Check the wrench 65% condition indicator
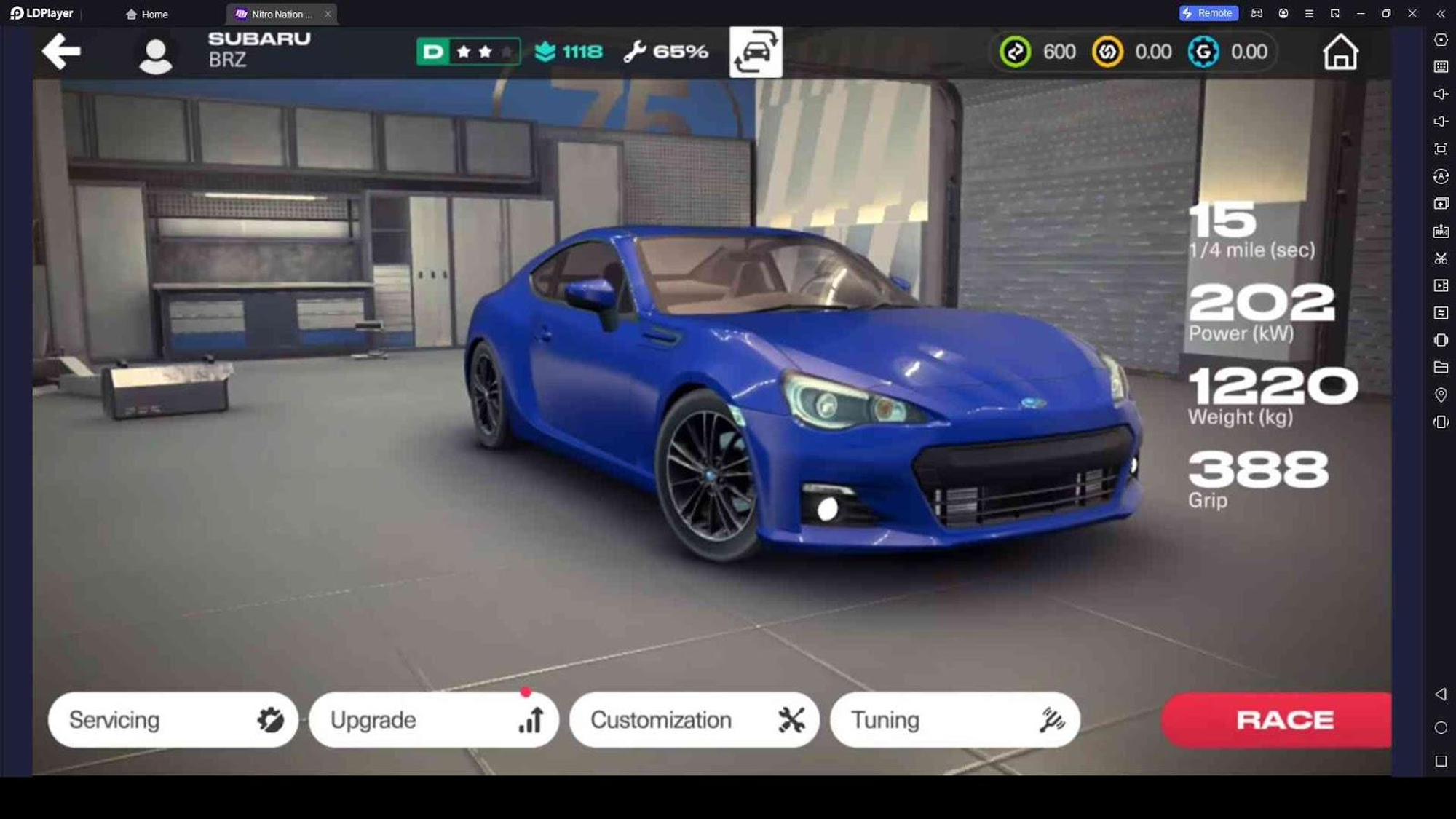 coord(665,52)
